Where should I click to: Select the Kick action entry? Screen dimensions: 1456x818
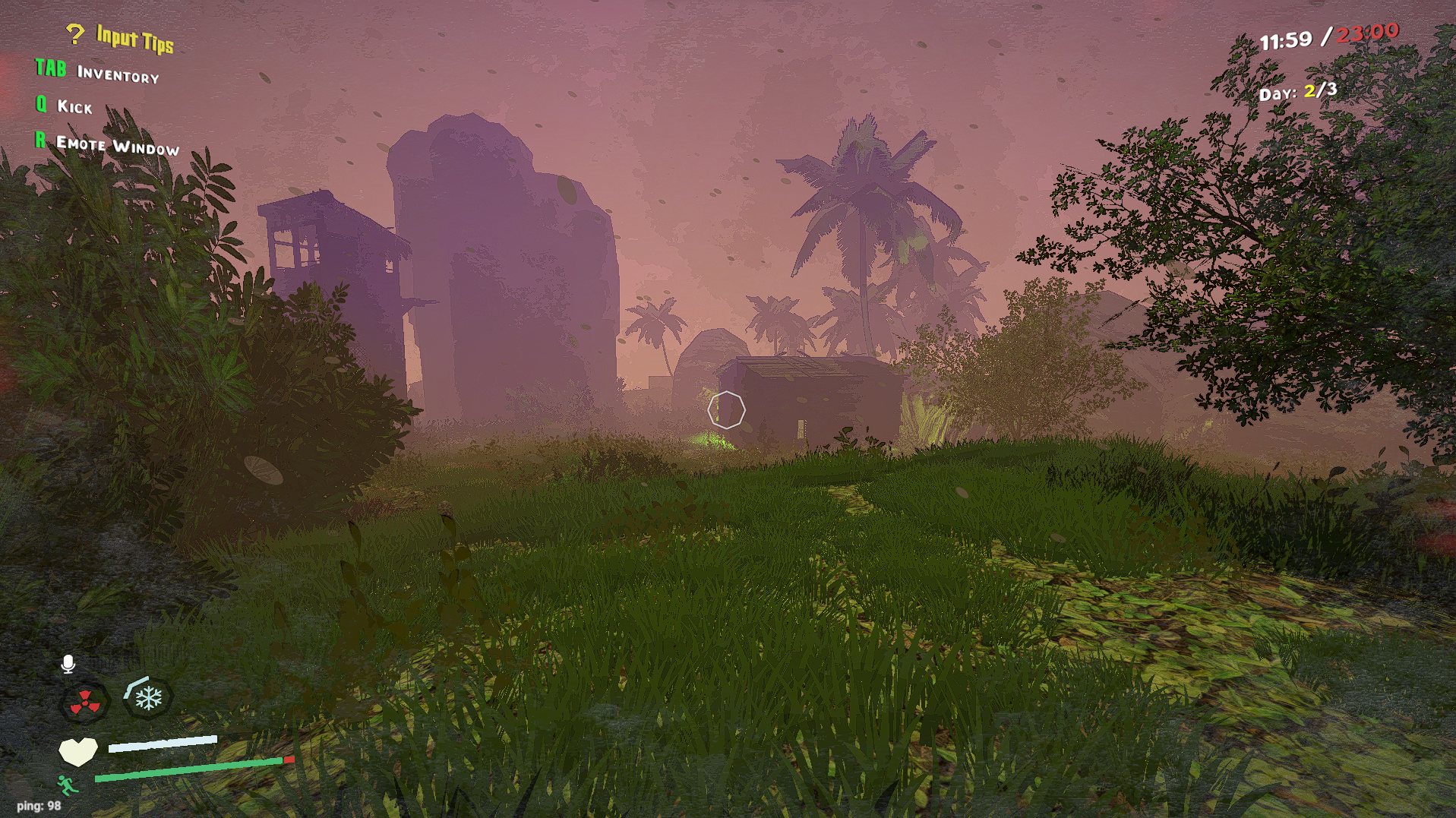tap(74, 108)
